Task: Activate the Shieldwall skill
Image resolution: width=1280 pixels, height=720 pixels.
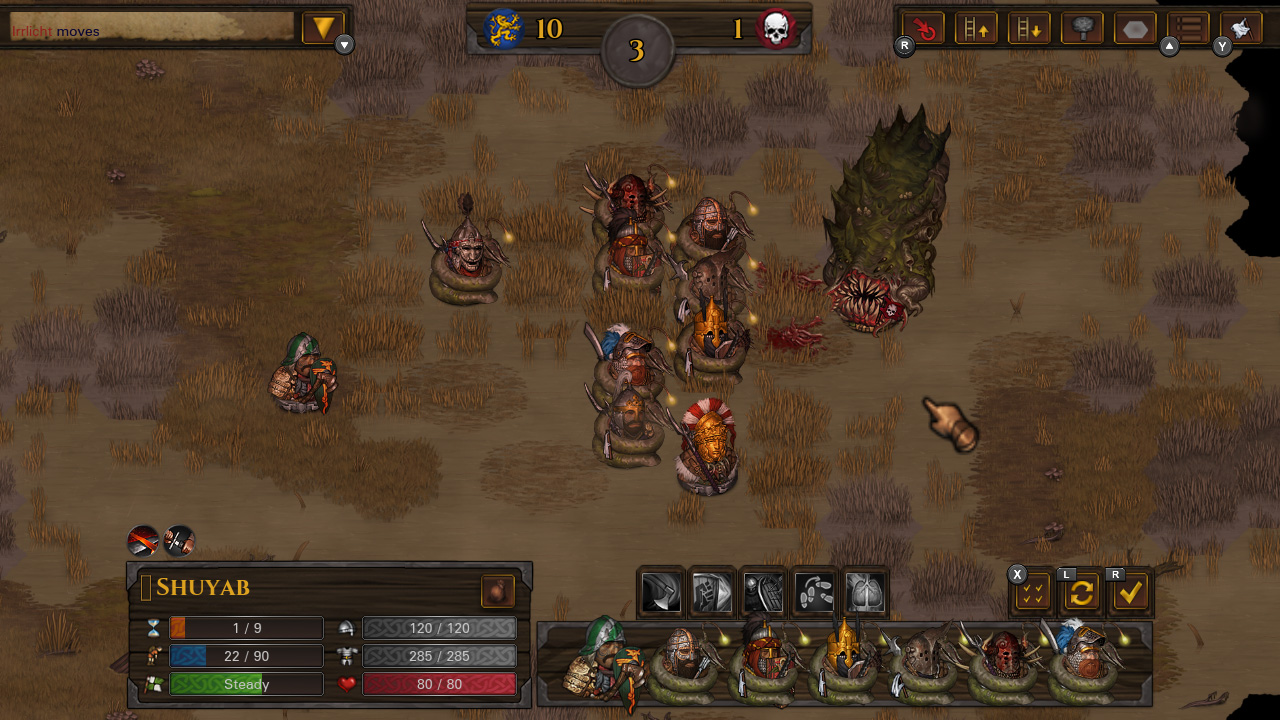Action: click(710, 592)
